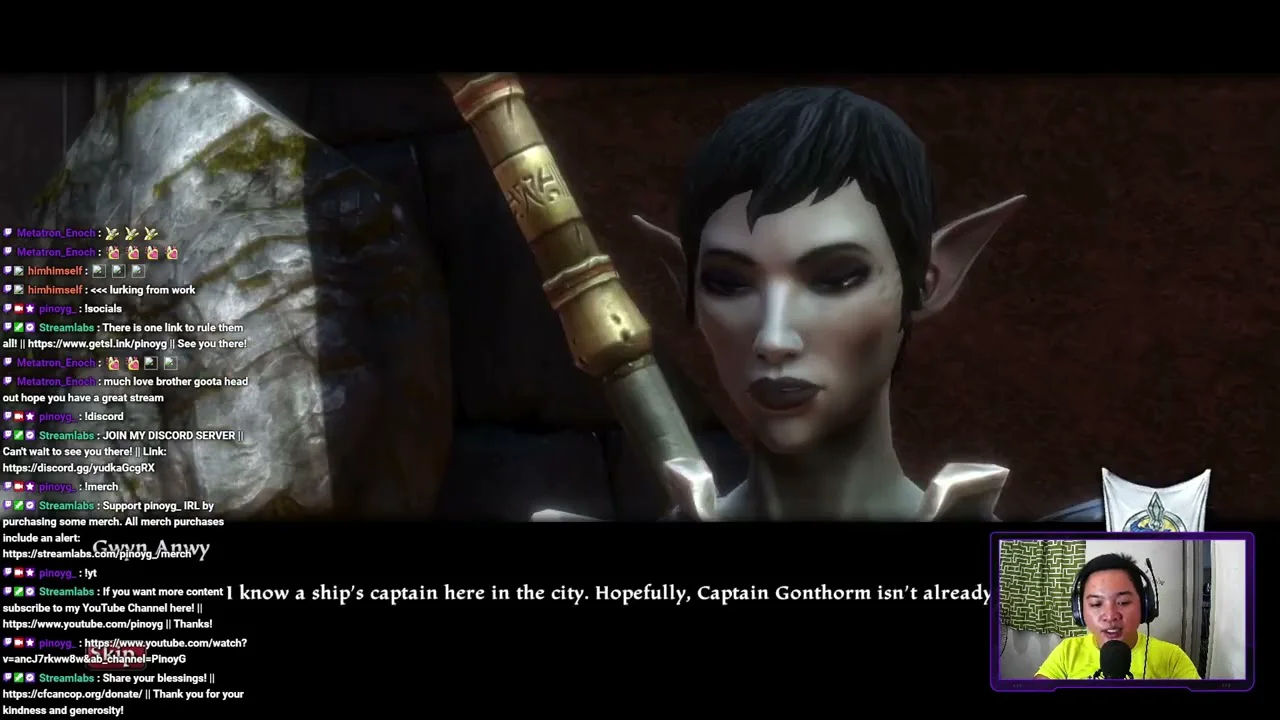Click the streamer's webcam overlay
The width and height of the screenshot is (1280, 720).
pos(1121,610)
